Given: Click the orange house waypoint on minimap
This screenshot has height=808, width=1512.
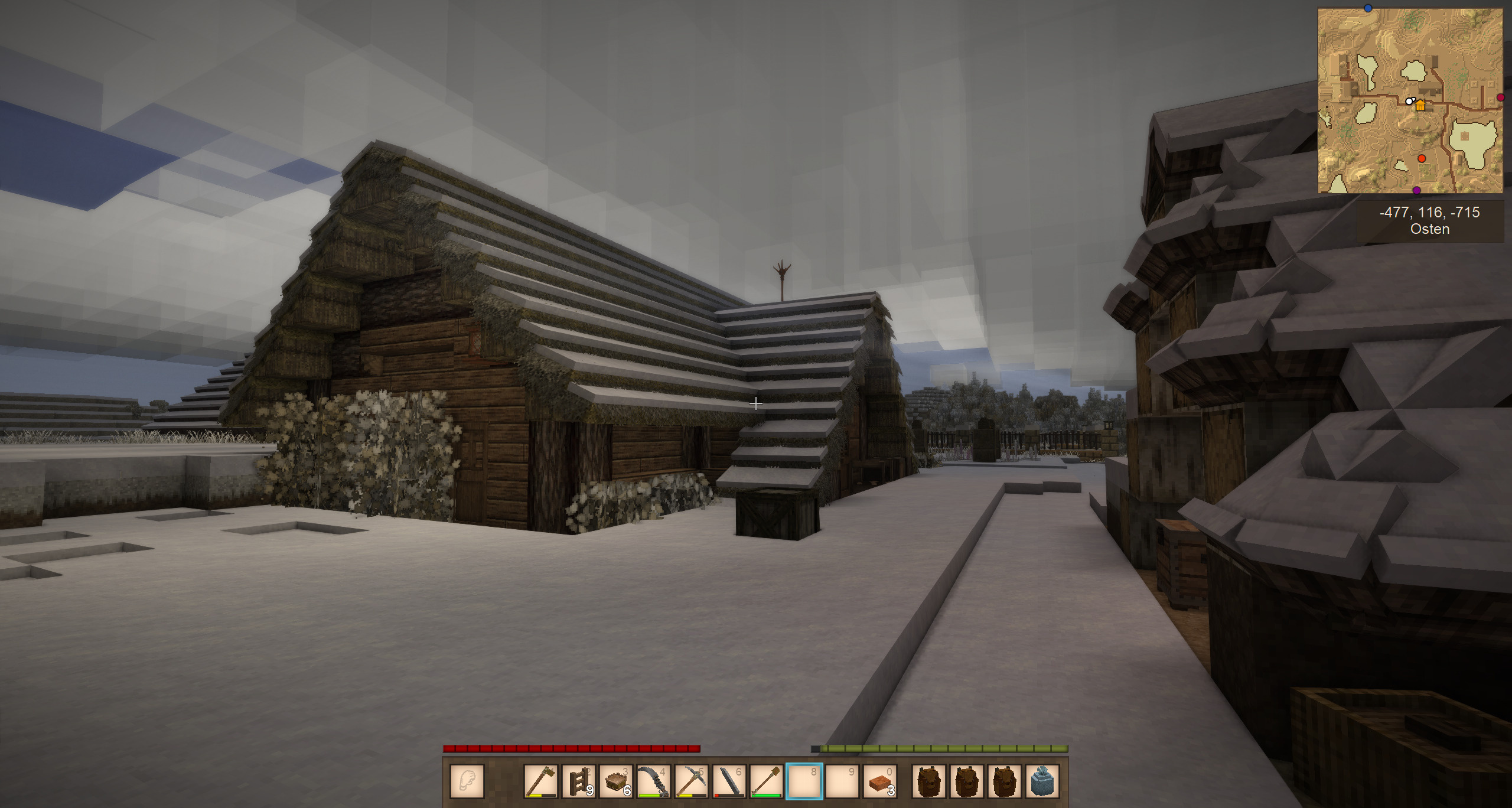Looking at the screenshot, I should pos(1420,105).
